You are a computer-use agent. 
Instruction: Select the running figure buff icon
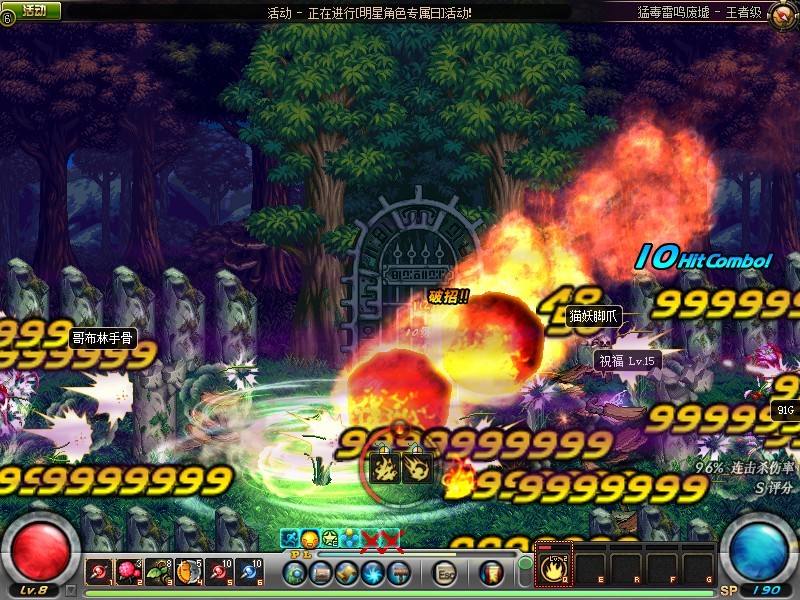click(290, 539)
